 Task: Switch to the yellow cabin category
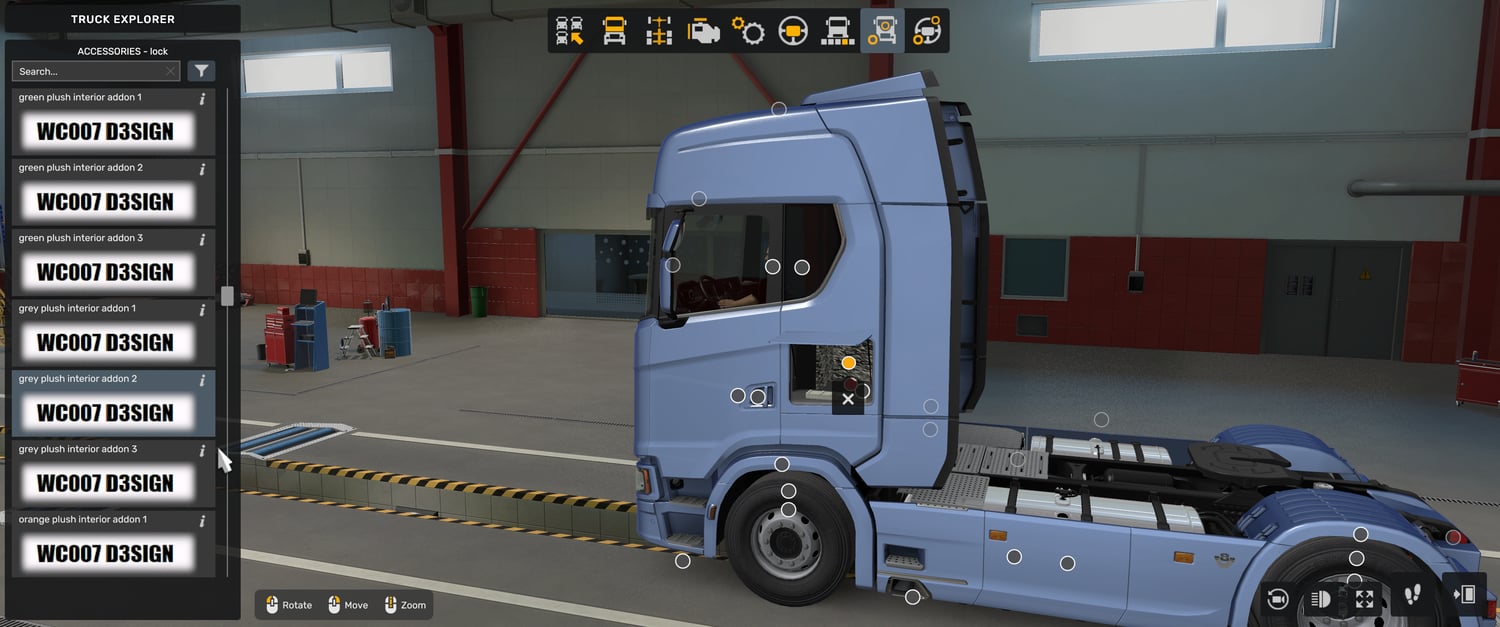click(x=614, y=31)
